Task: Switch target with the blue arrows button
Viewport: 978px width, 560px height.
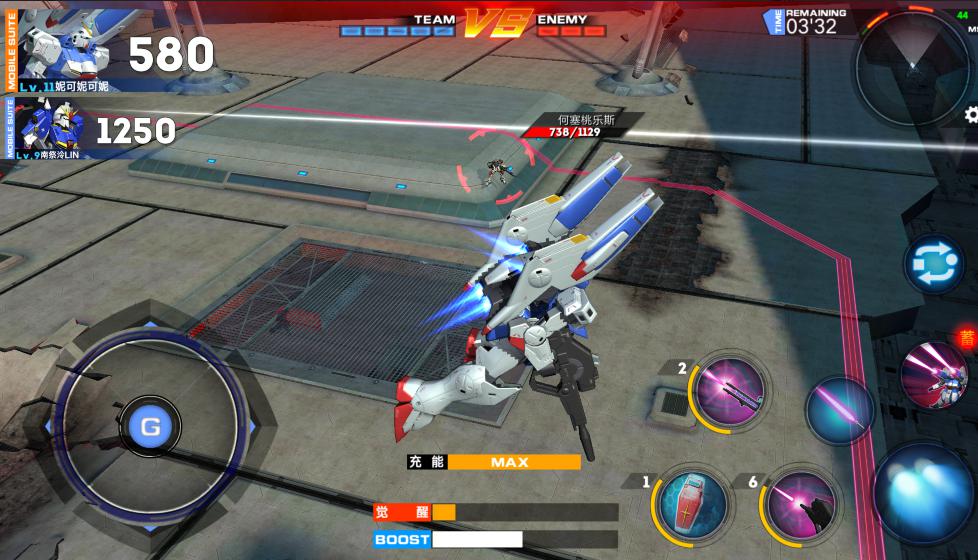Action: click(933, 265)
